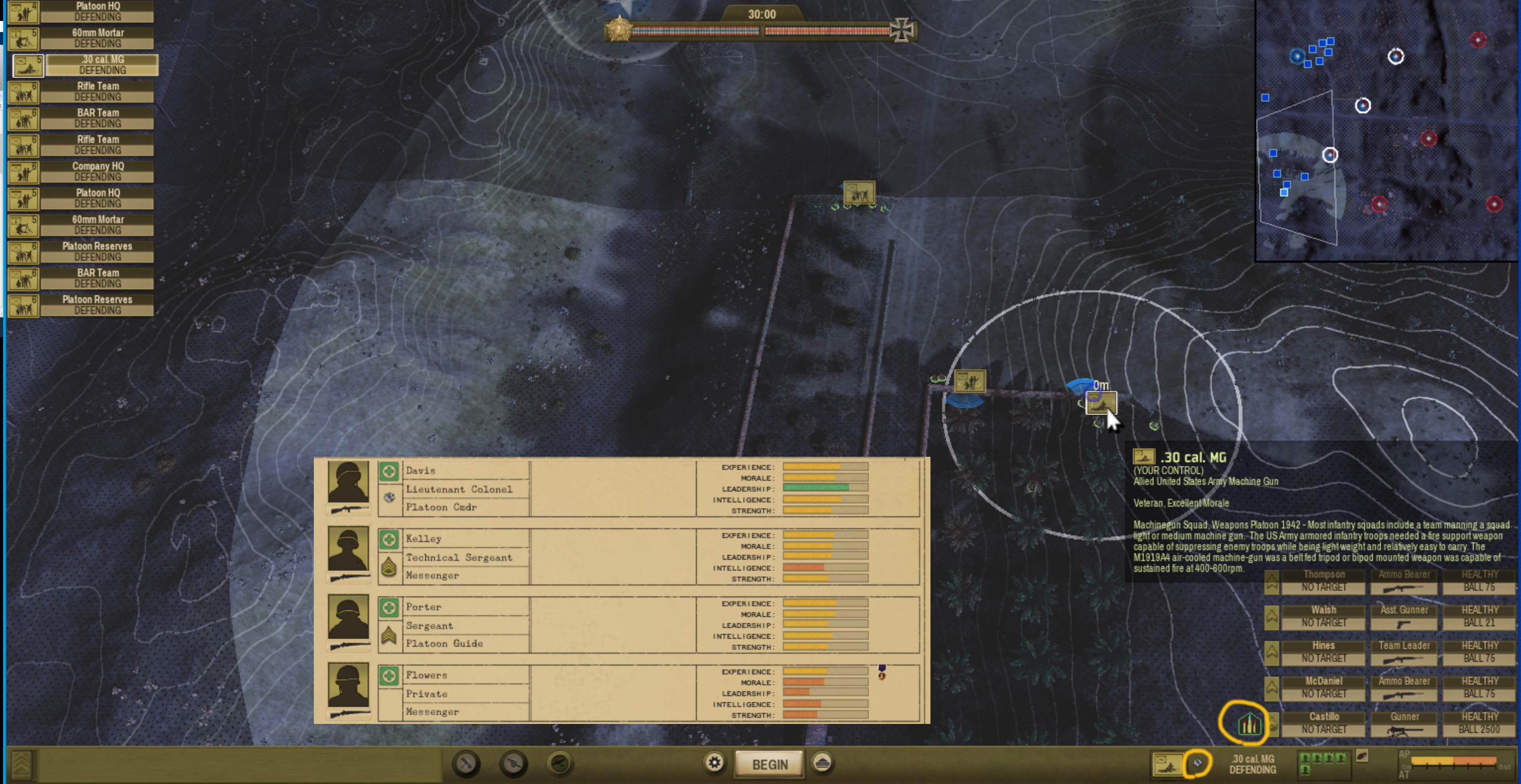
Task: Click the striped dome icon beside BEGIN
Action: pyautogui.click(x=823, y=763)
